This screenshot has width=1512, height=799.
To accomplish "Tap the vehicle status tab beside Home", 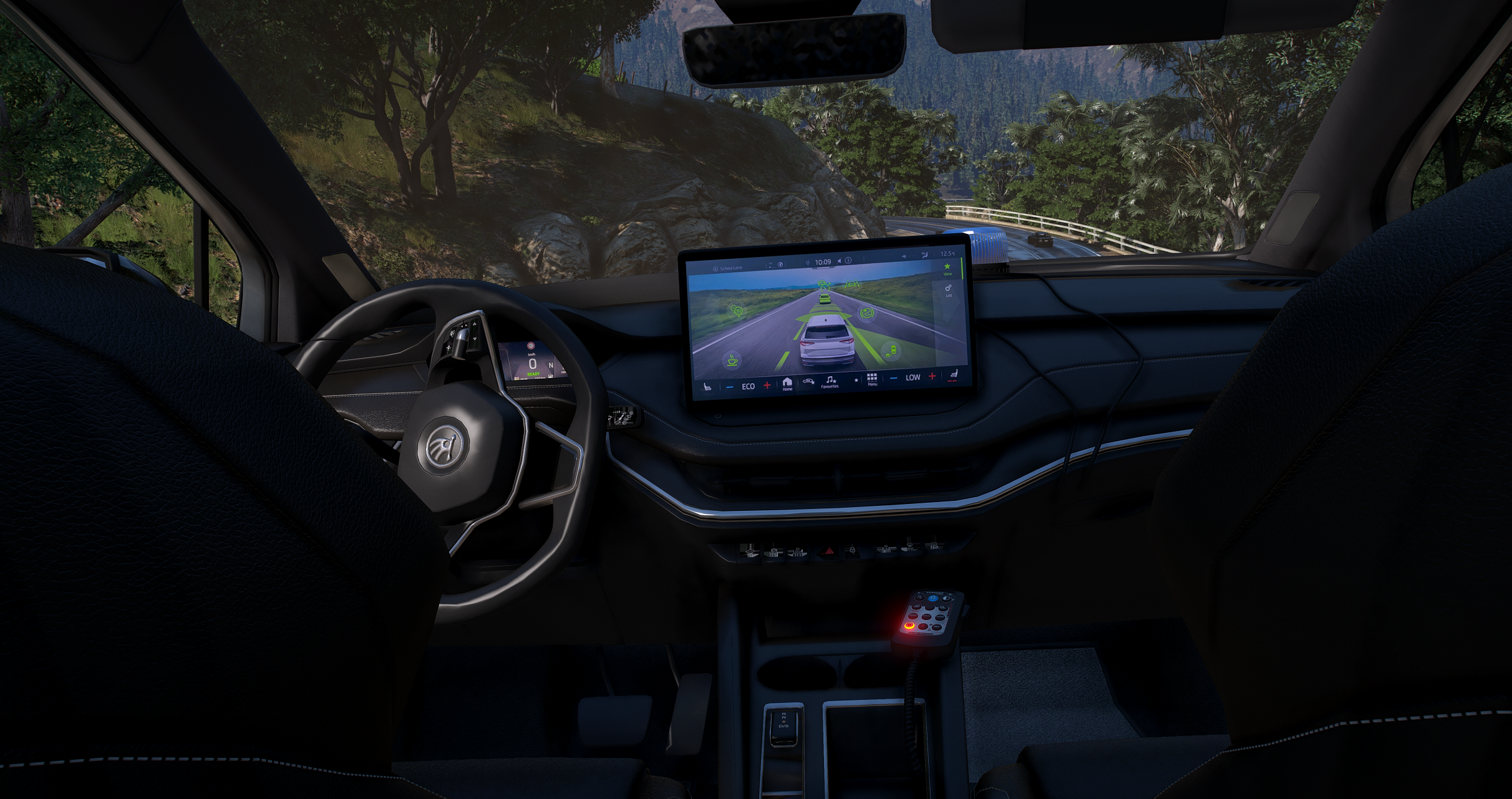I will click(x=808, y=380).
